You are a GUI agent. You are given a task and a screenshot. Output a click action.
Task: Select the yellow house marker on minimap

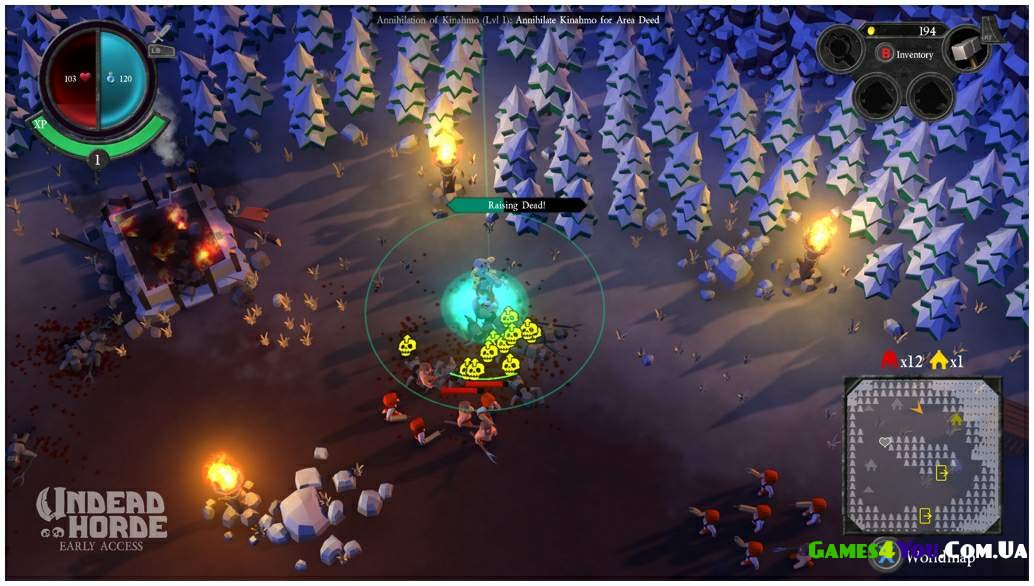pos(956,420)
